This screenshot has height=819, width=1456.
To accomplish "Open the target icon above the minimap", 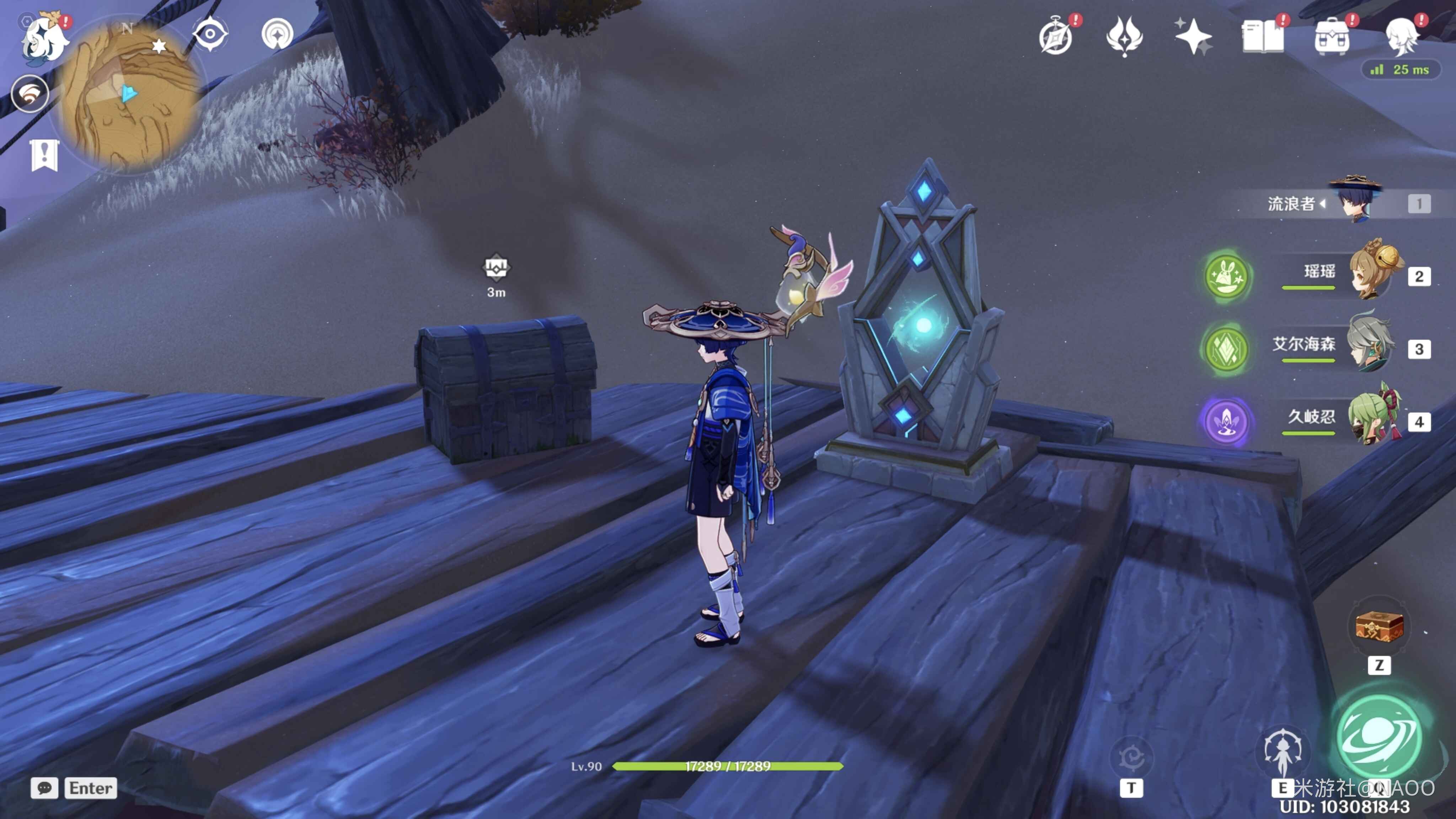I will pyautogui.click(x=278, y=34).
